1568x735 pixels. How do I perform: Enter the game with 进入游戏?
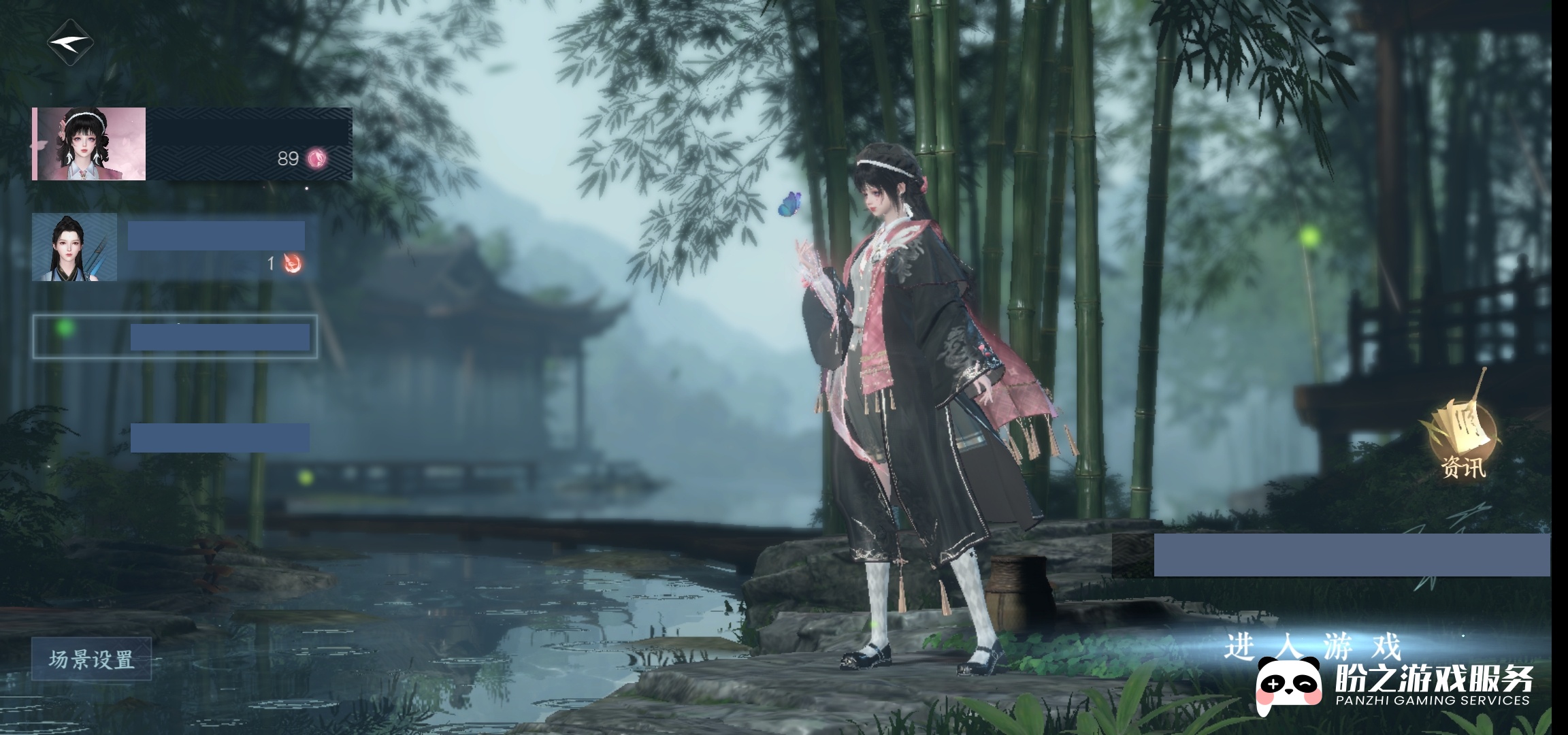coord(1312,646)
